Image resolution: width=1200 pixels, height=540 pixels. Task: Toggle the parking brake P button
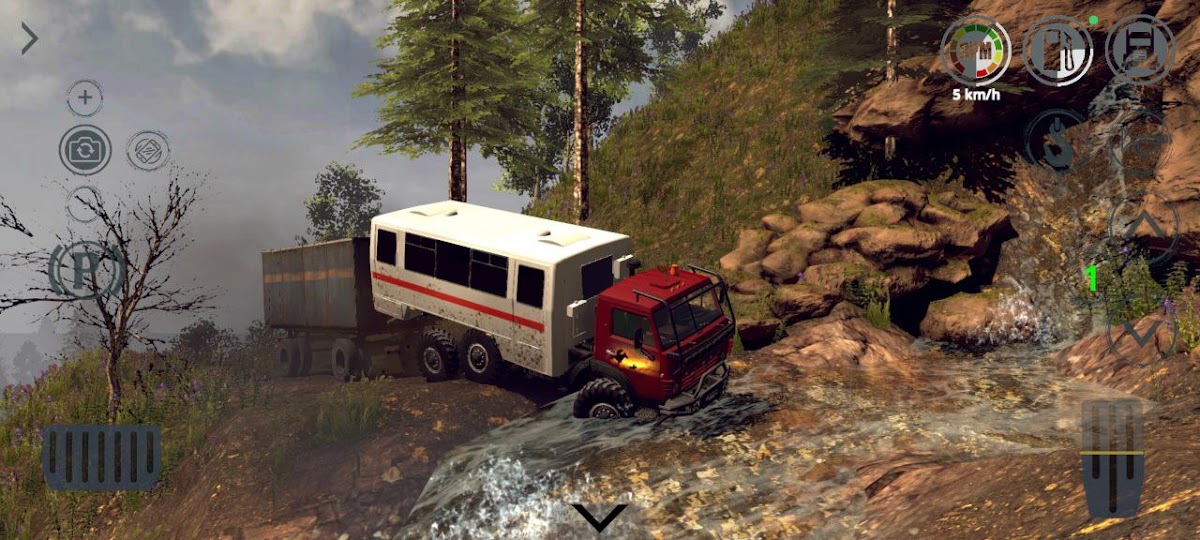[x=85, y=269]
